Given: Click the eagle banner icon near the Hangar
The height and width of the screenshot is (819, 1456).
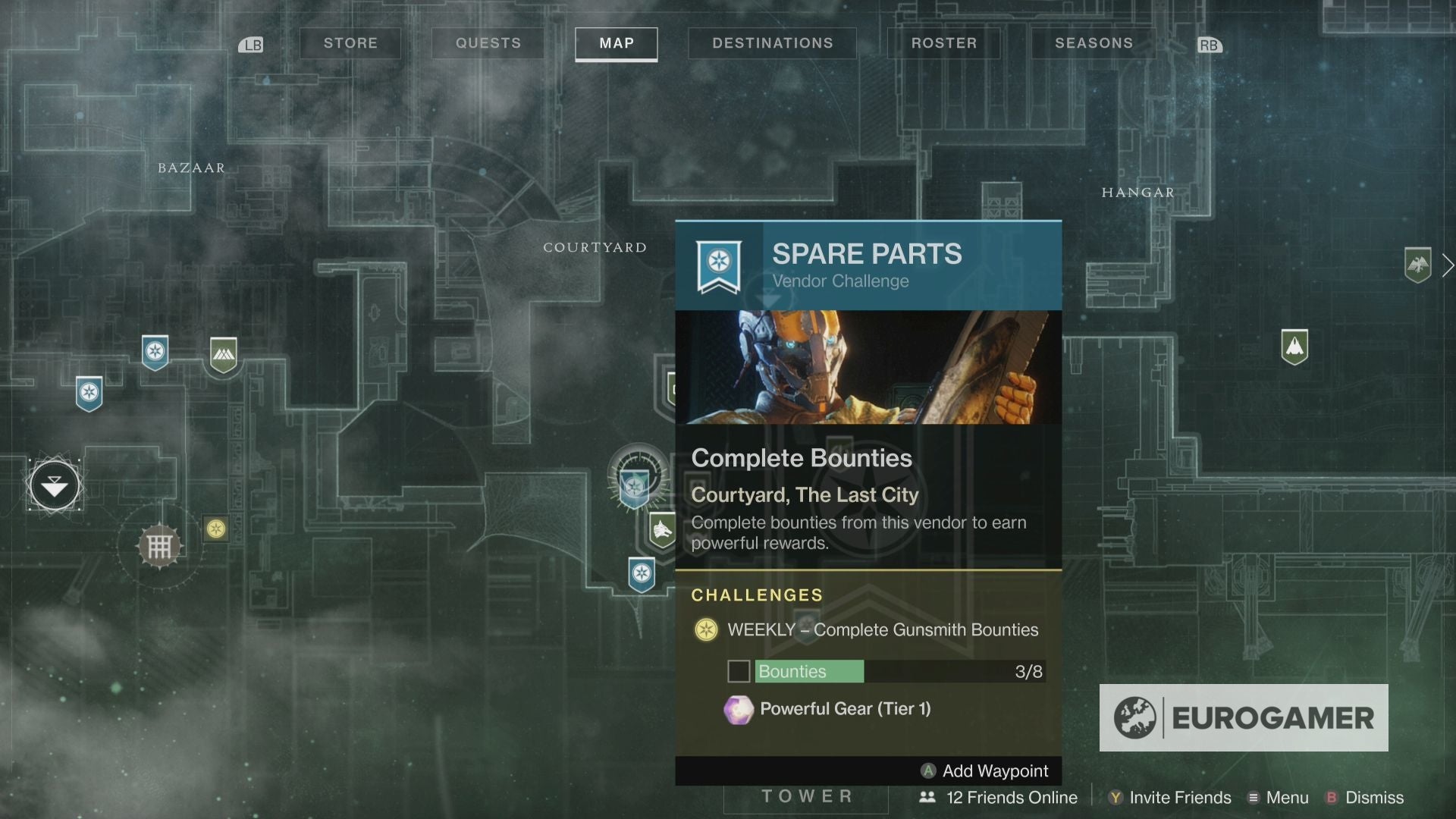Looking at the screenshot, I should pyautogui.click(x=1420, y=265).
